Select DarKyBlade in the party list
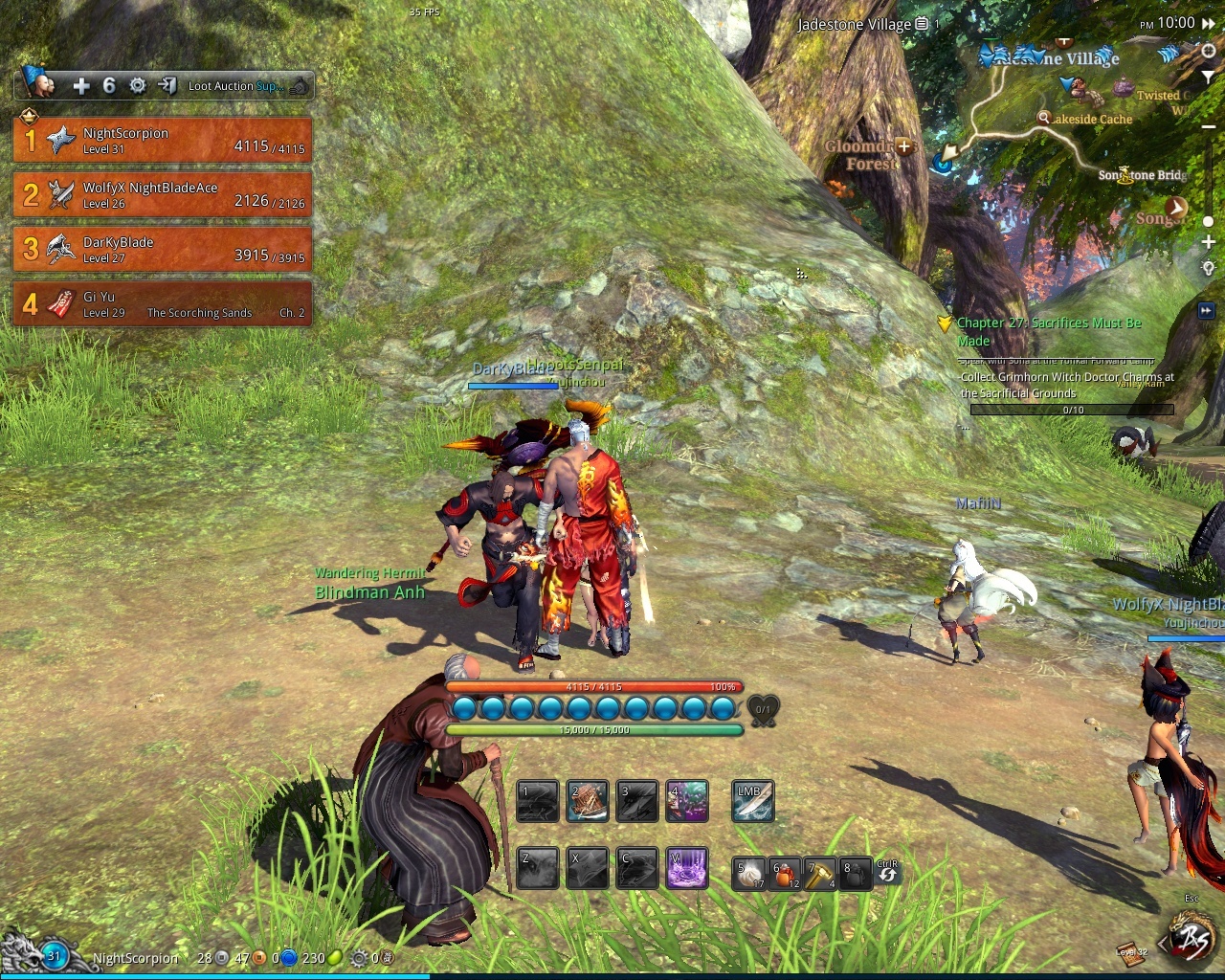 (163, 249)
